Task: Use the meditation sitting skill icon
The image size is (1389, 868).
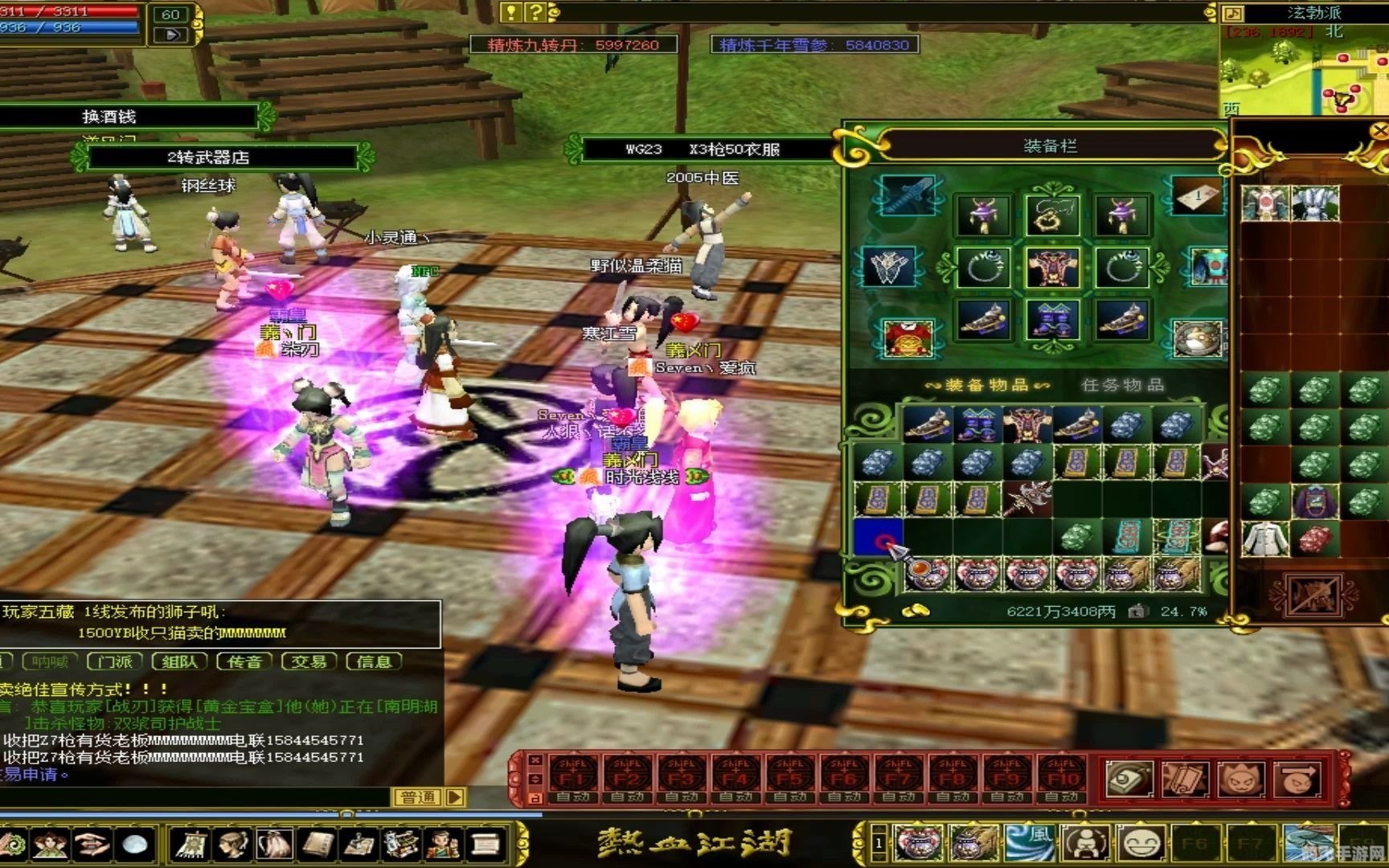Action: click(x=1086, y=843)
